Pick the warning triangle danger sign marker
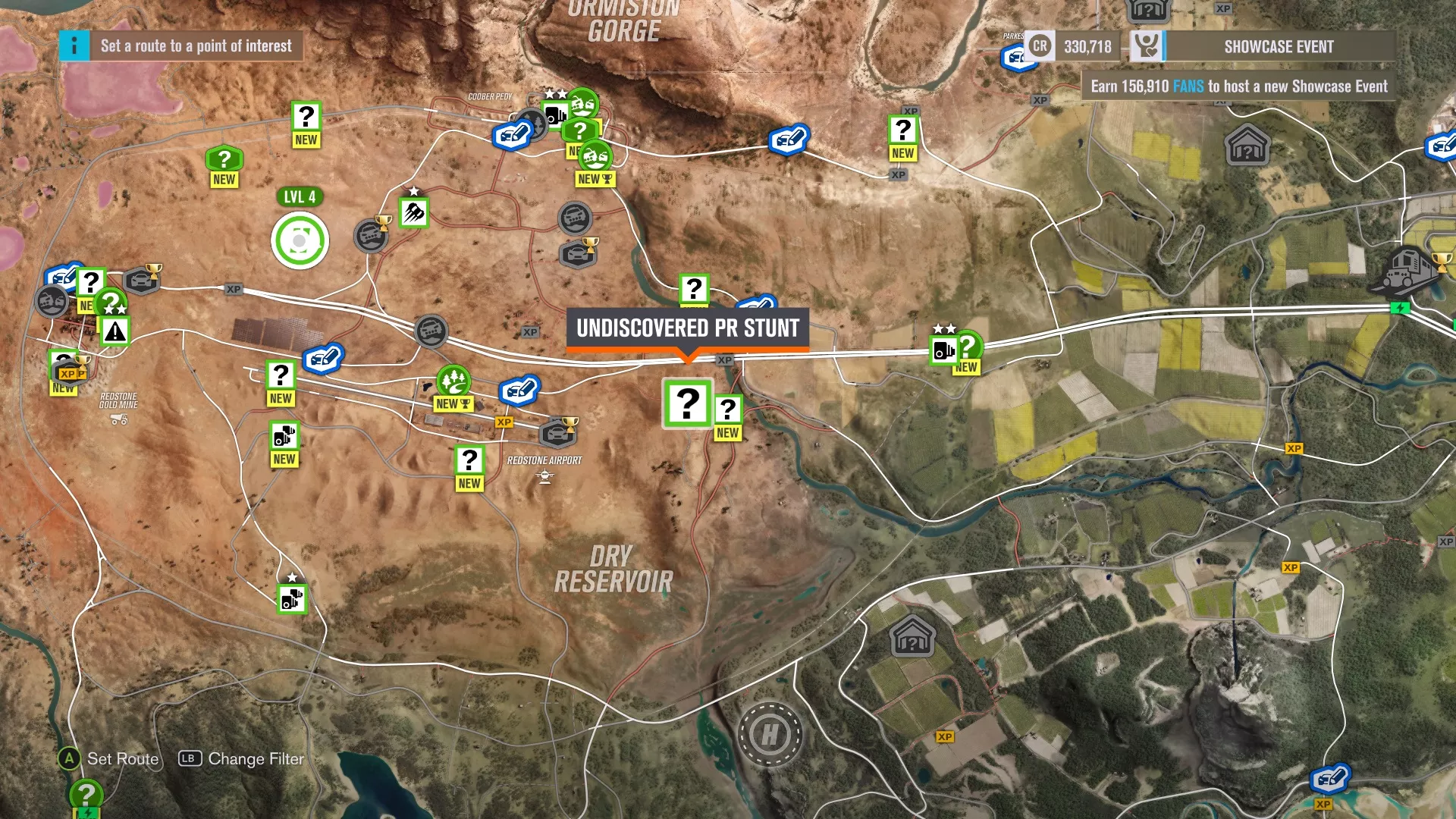Screen dimensions: 1456x819 tap(115, 331)
